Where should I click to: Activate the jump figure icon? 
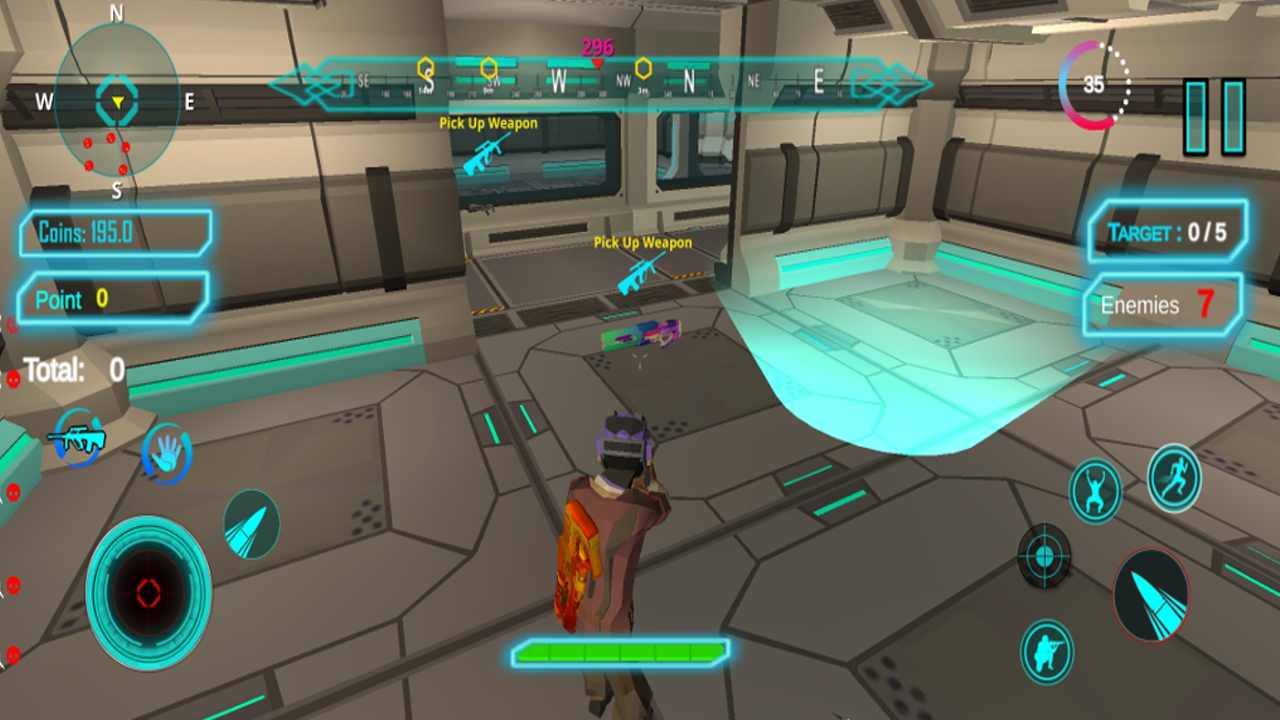(x=1095, y=490)
